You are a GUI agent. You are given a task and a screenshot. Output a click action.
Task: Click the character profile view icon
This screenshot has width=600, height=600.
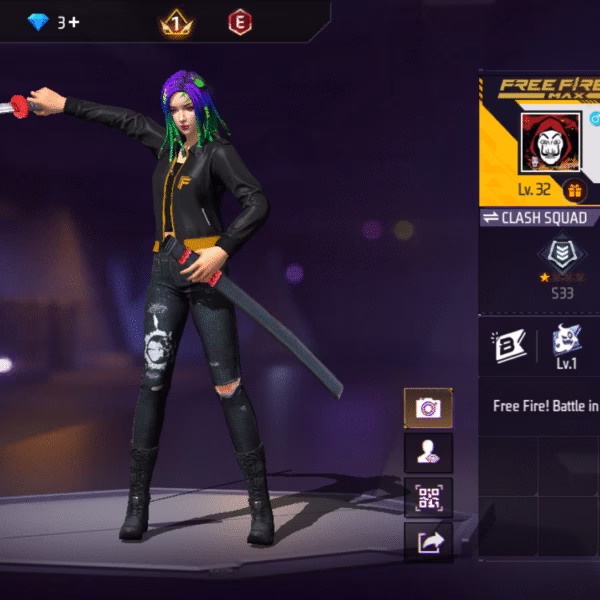point(428,453)
